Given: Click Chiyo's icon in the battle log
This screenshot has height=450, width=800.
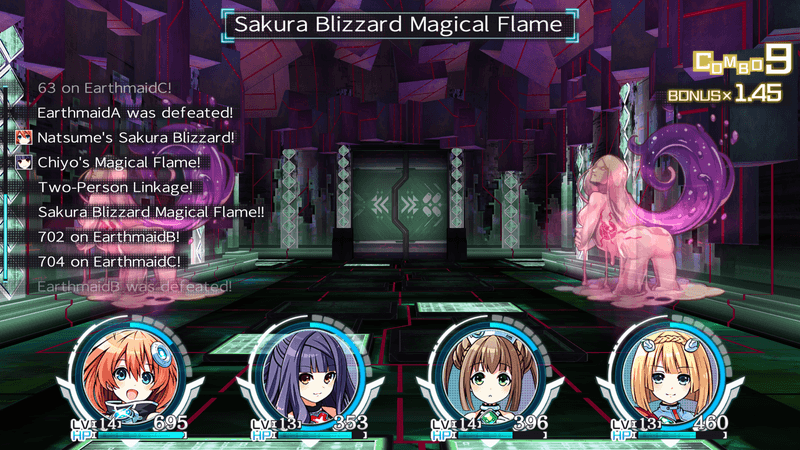Looking at the screenshot, I should point(24,162).
